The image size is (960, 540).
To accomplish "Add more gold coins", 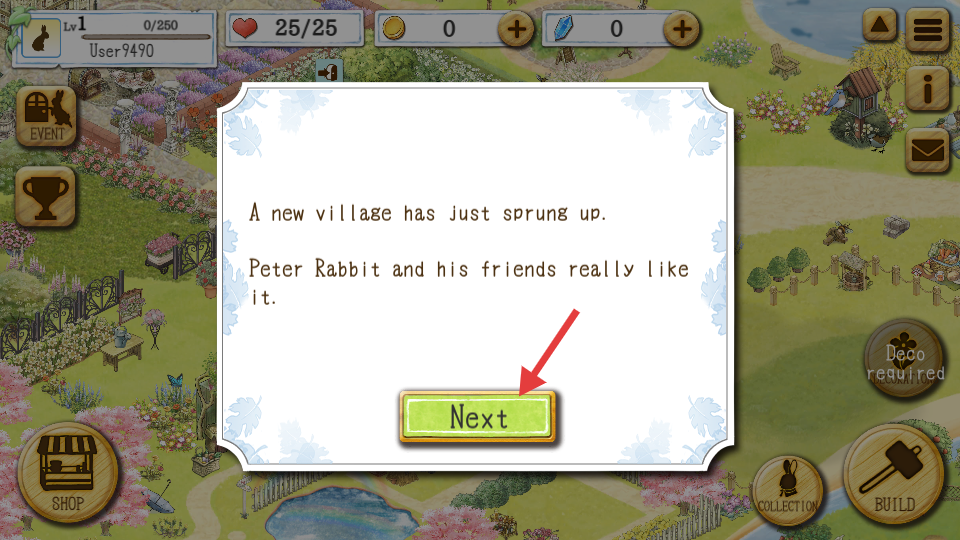I will [x=517, y=29].
